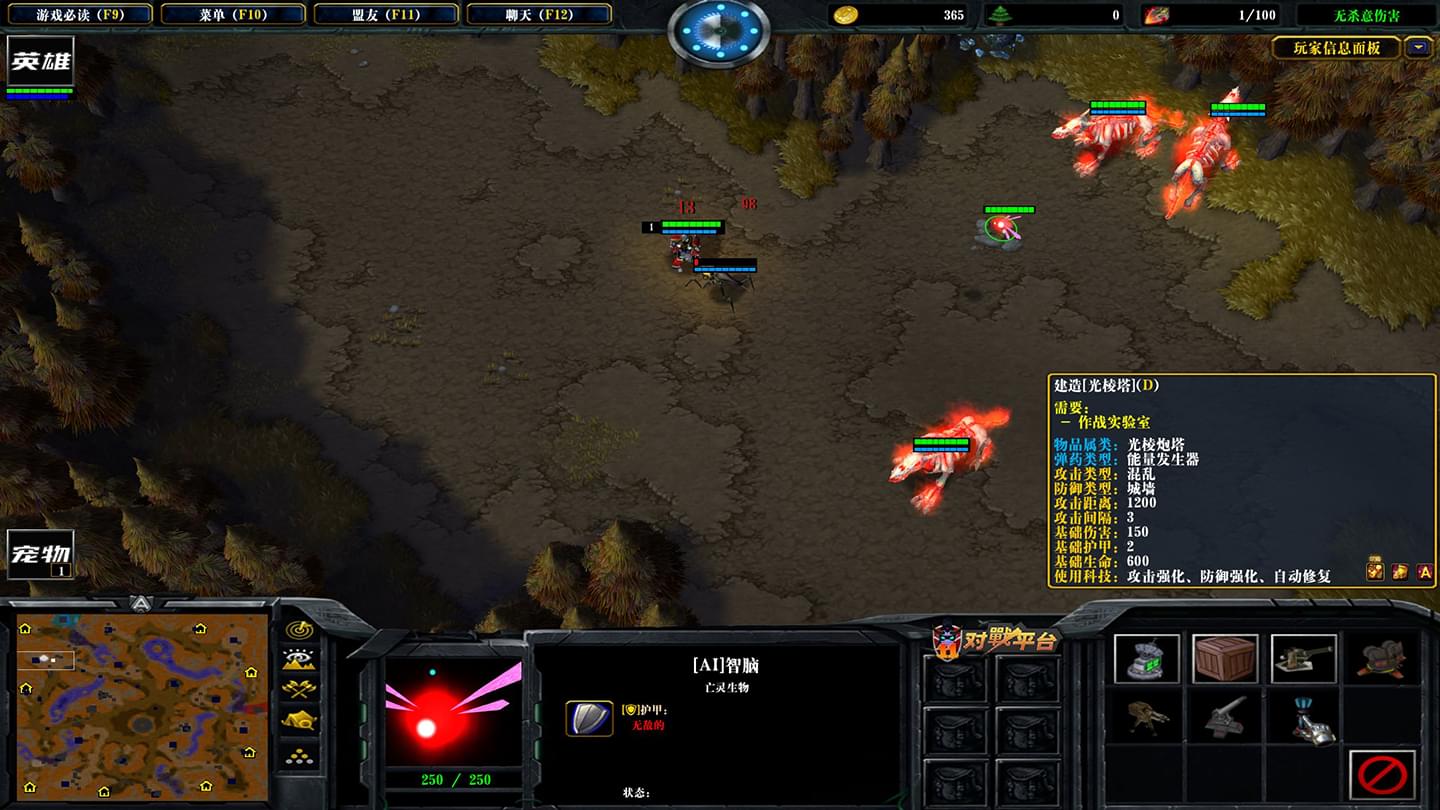Collapse the player info panel with arrow button
Viewport: 1440px width, 810px height.
1417,47
